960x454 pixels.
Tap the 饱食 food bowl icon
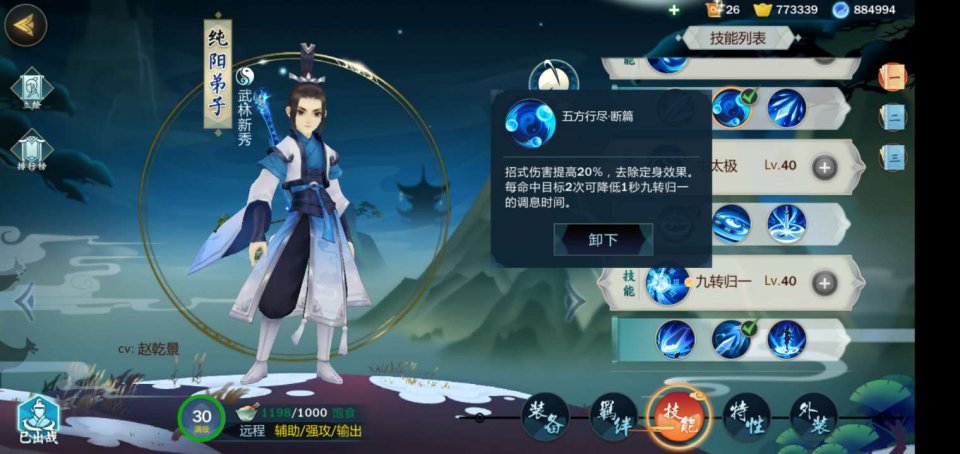[246, 413]
